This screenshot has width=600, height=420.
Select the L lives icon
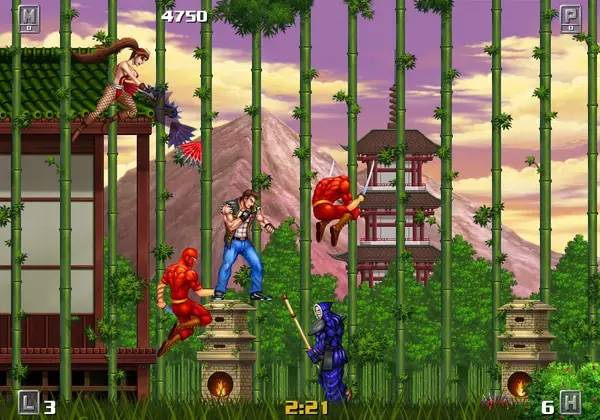(x=28, y=402)
